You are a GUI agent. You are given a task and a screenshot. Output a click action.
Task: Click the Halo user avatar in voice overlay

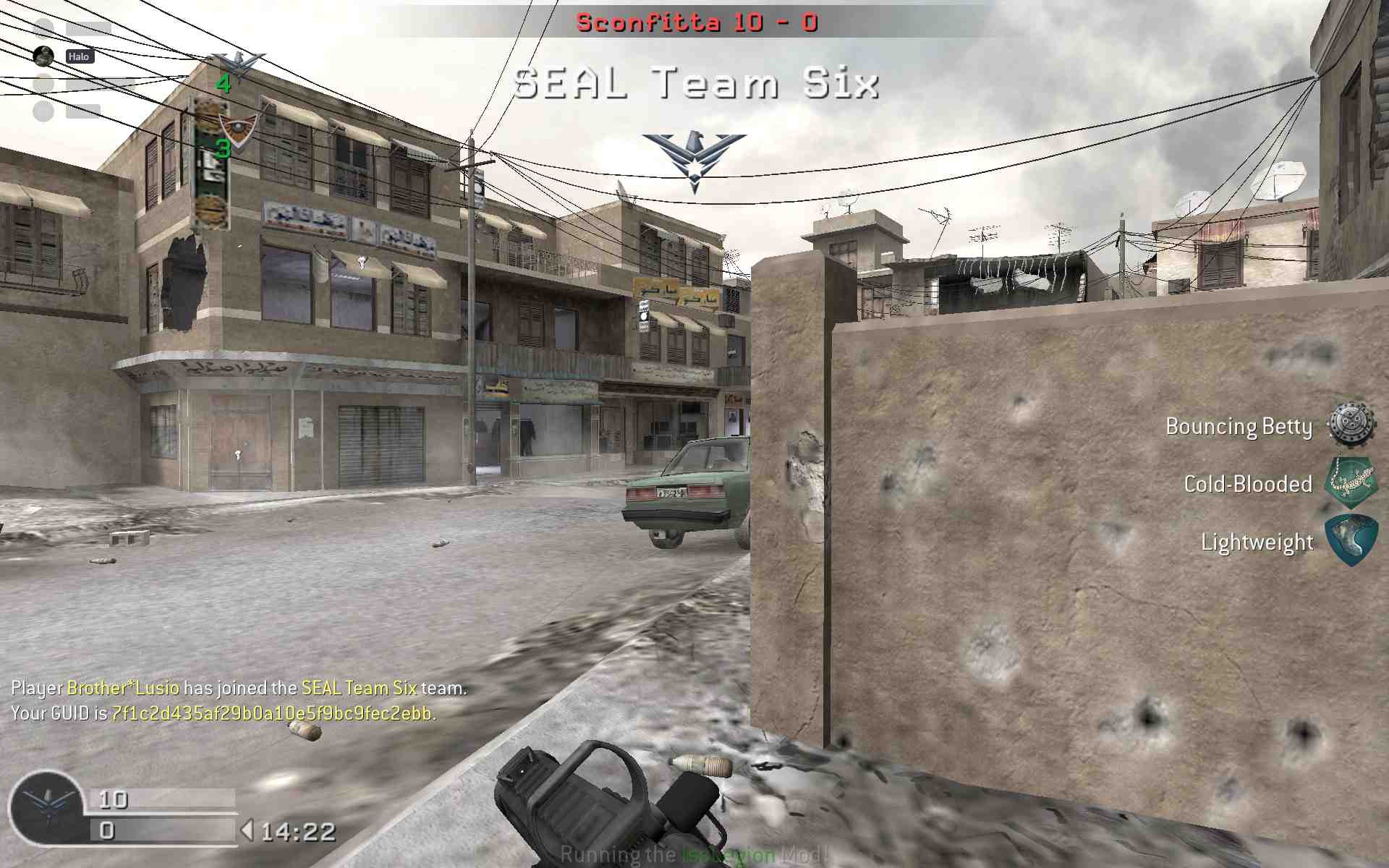(44, 56)
